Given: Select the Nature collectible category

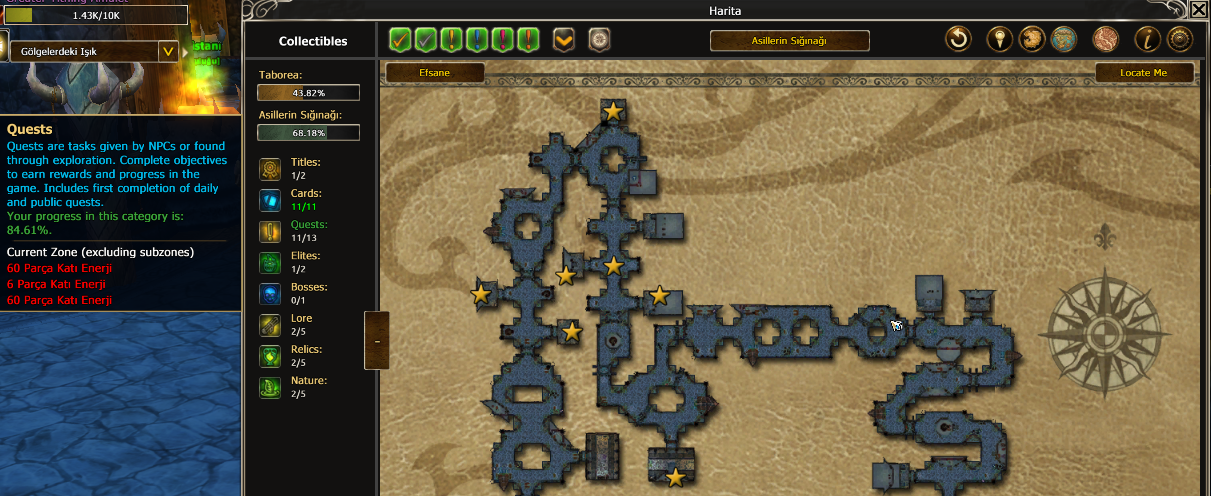Looking at the screenshot, I should click(x=270, y=387).
